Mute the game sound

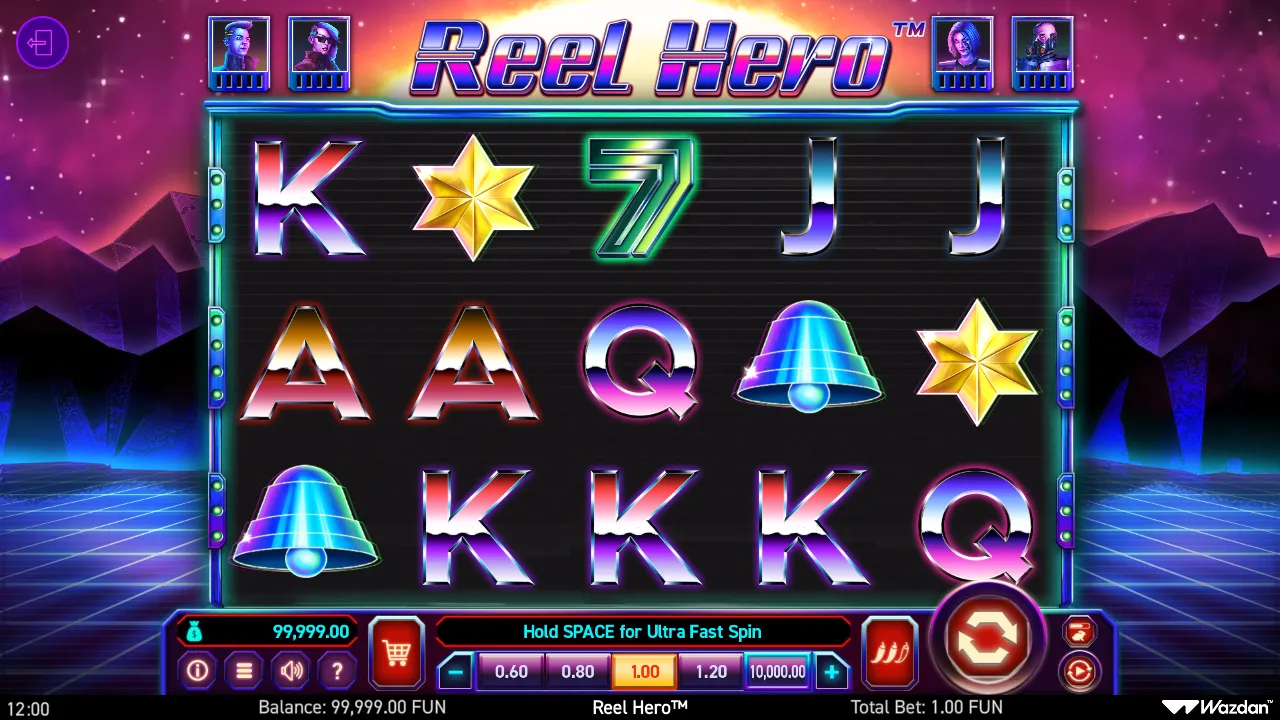click(291, 671)
